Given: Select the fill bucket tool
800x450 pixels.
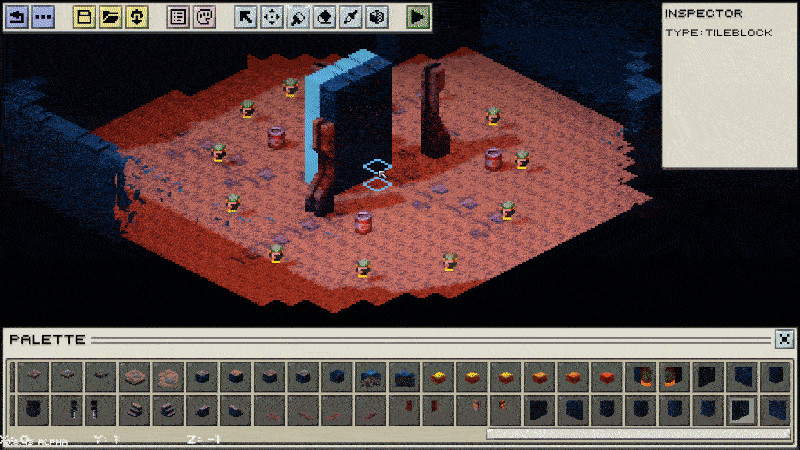Looking at the screenshot, I should point(325,17).
